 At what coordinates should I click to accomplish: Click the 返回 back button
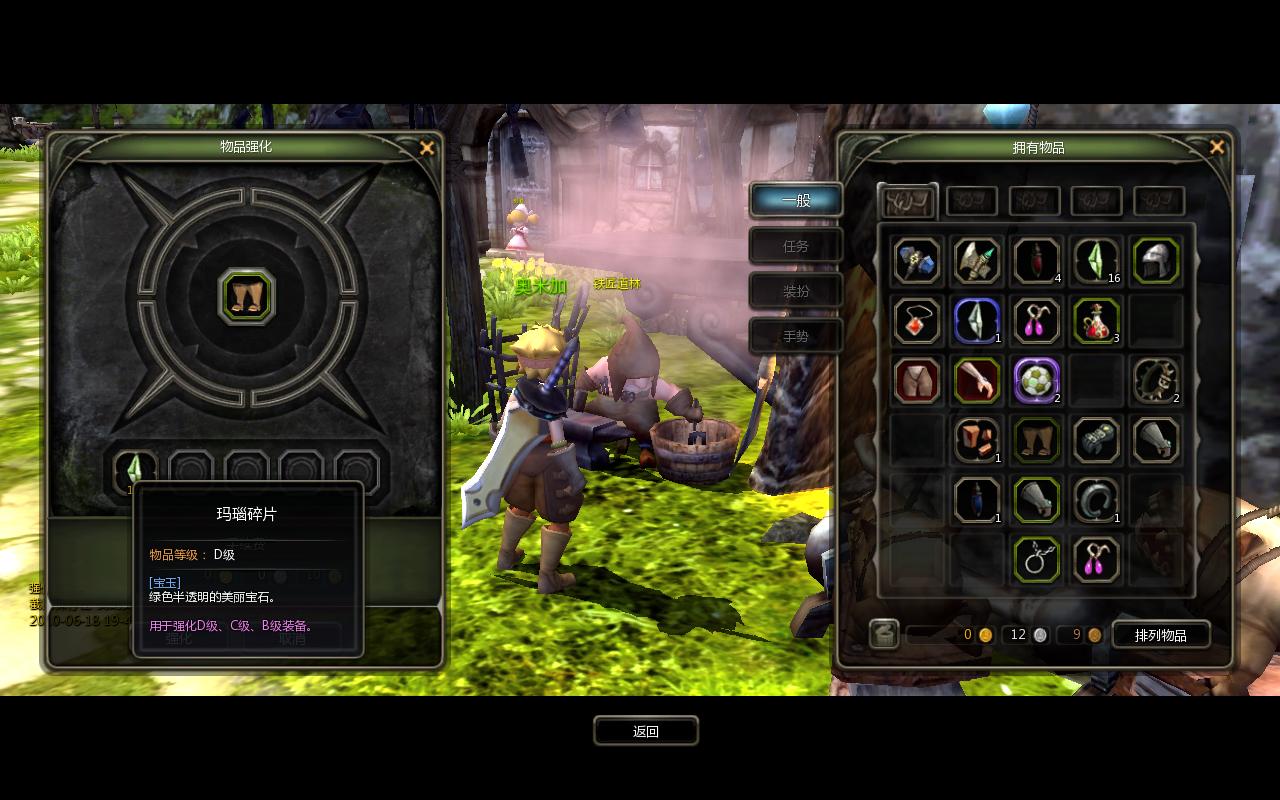point(645,731)
